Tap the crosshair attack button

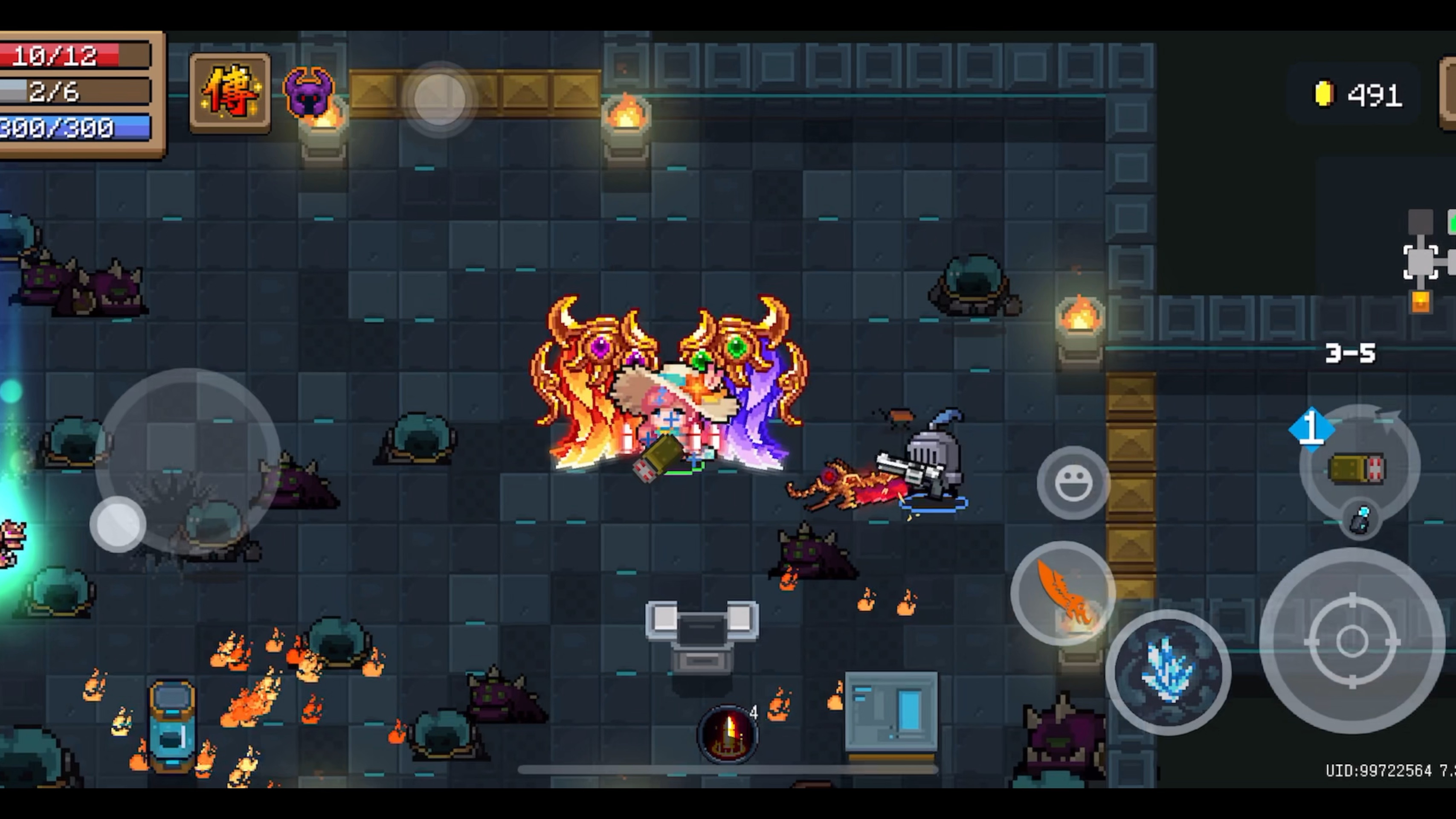pos(1352,642)
